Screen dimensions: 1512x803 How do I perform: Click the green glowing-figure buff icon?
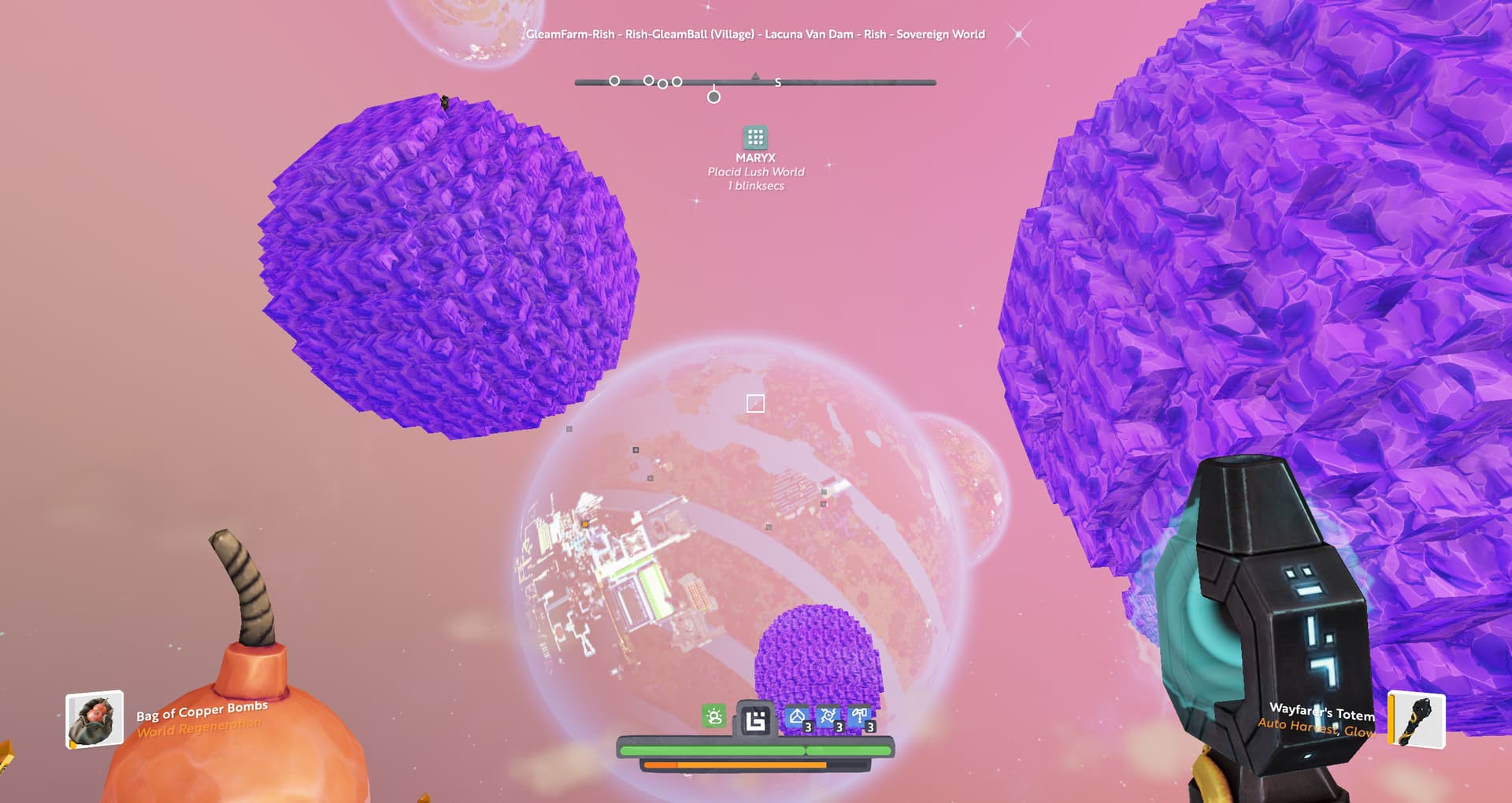(714, 716)
